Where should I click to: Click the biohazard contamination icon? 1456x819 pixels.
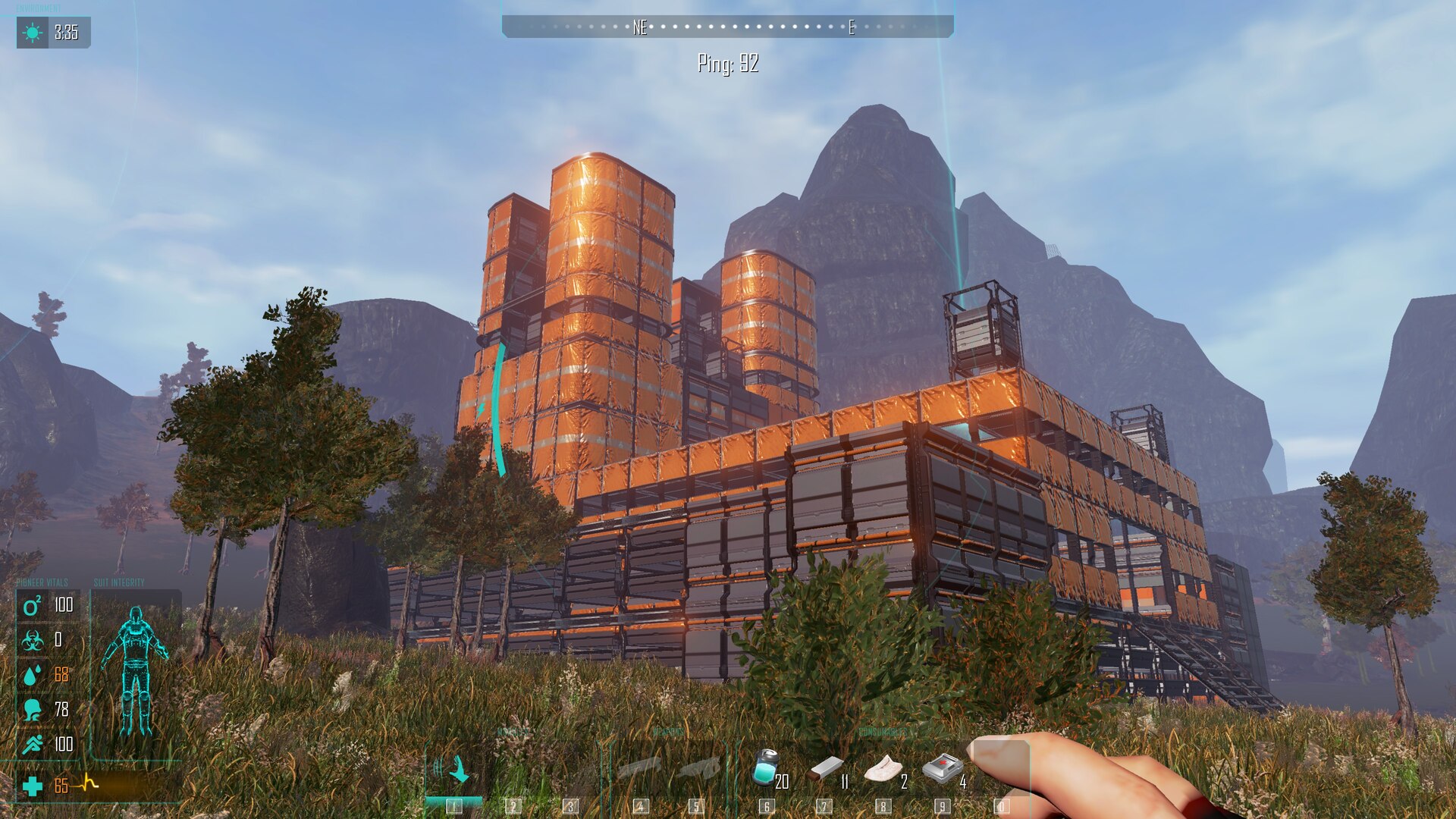[32, 641]
